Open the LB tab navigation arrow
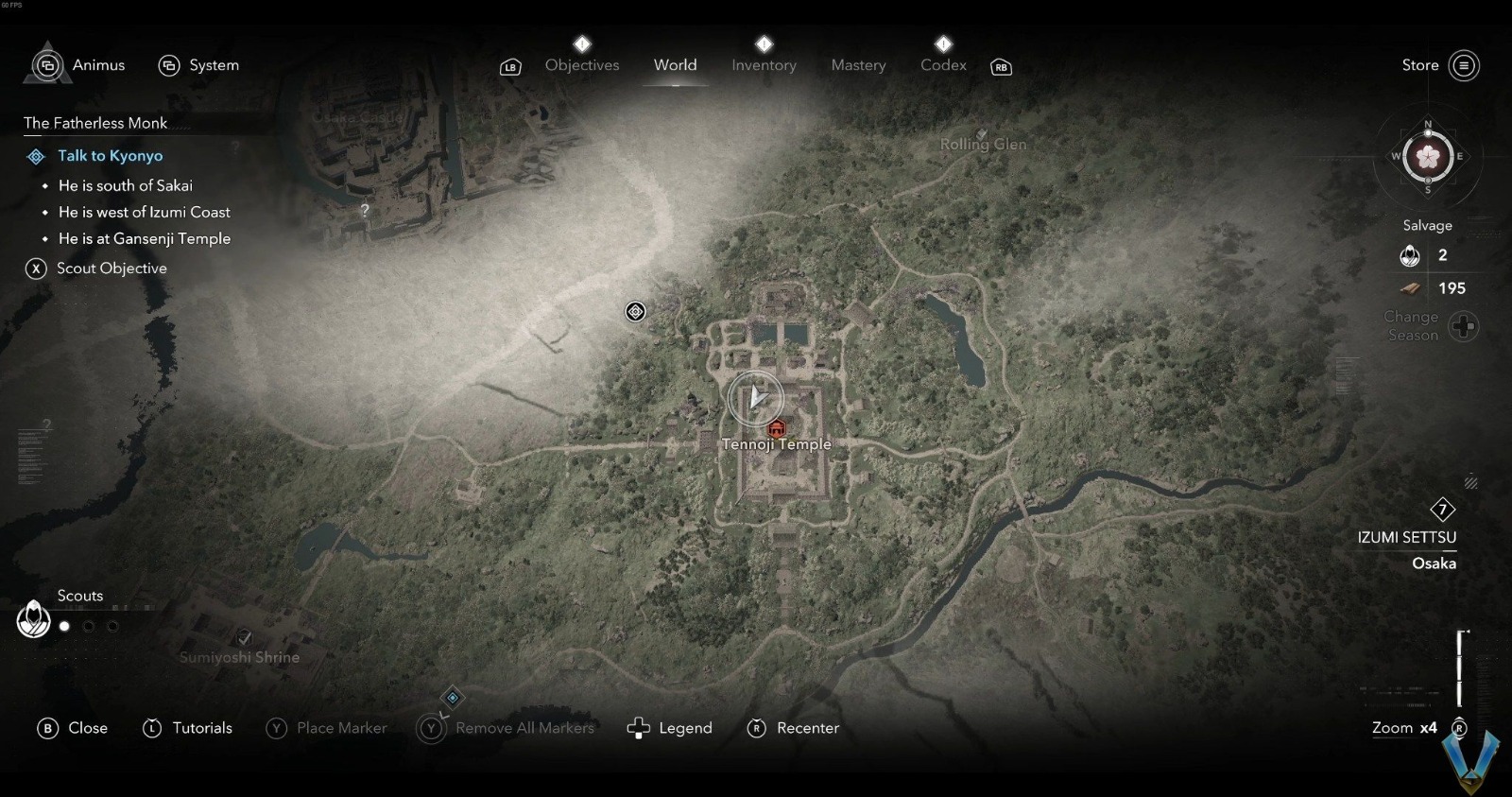The width and height of the screenshot is (1512, 797). (x=510, y=66)
